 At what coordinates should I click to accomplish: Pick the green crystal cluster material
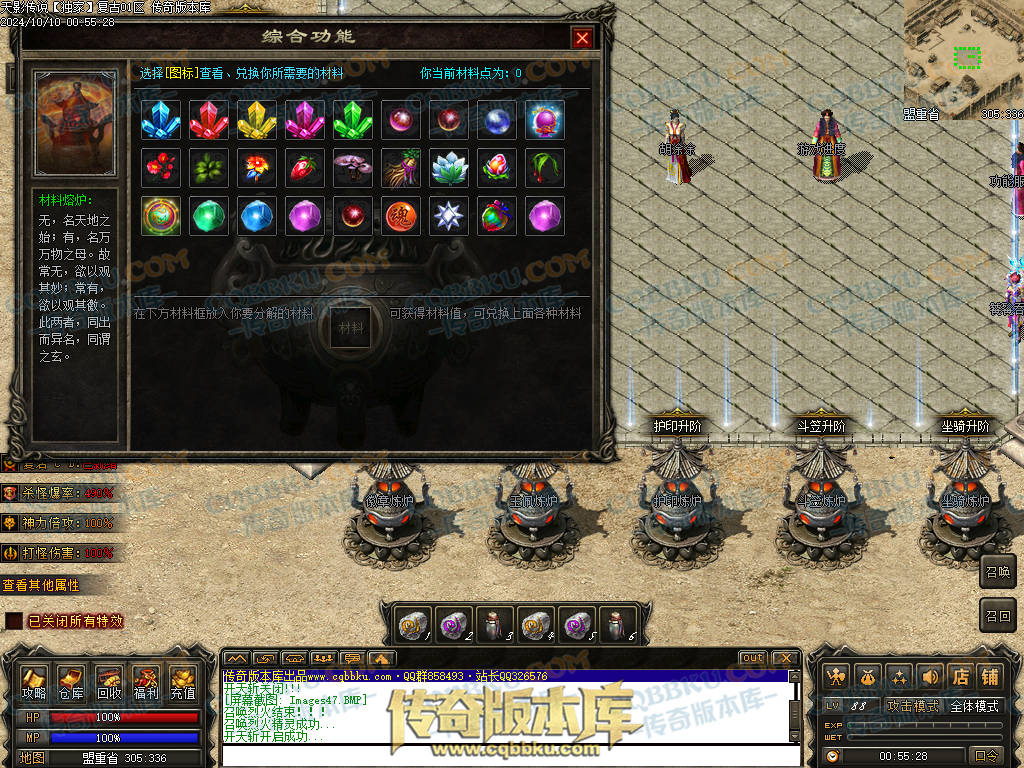(x=353, y=120)
